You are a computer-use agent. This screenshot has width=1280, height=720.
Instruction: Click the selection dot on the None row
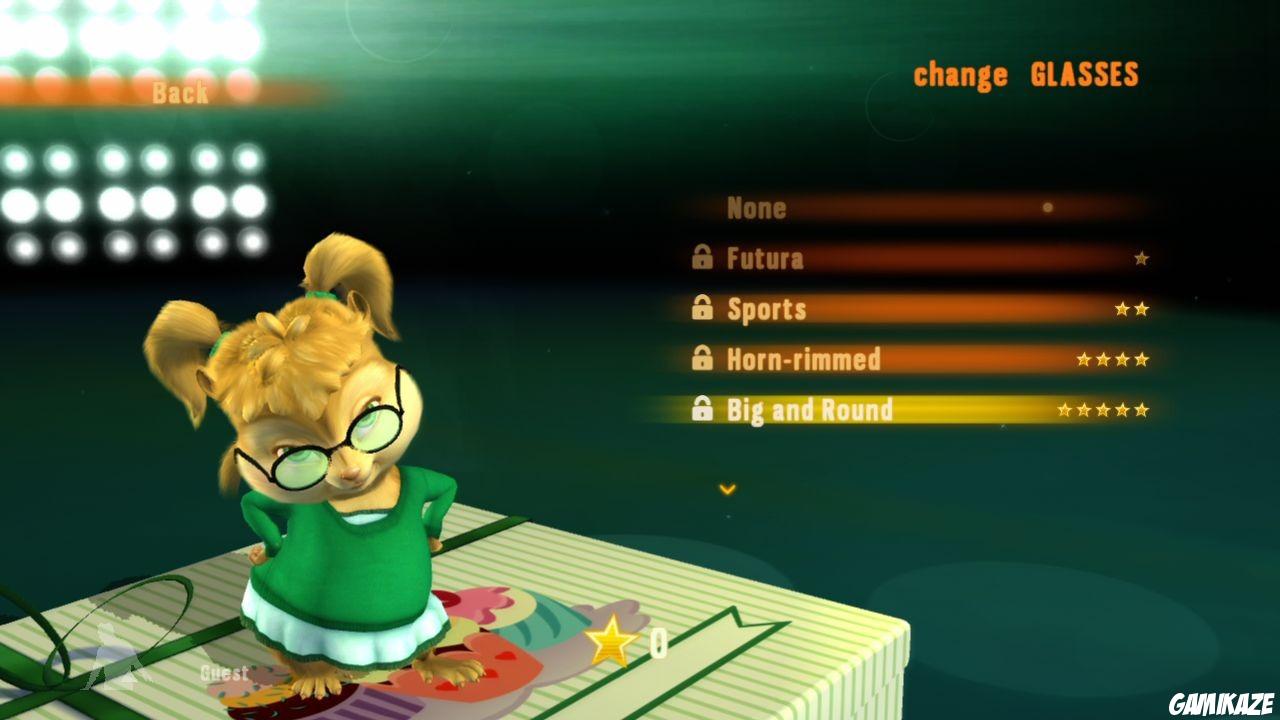(x=1046, y=208)
